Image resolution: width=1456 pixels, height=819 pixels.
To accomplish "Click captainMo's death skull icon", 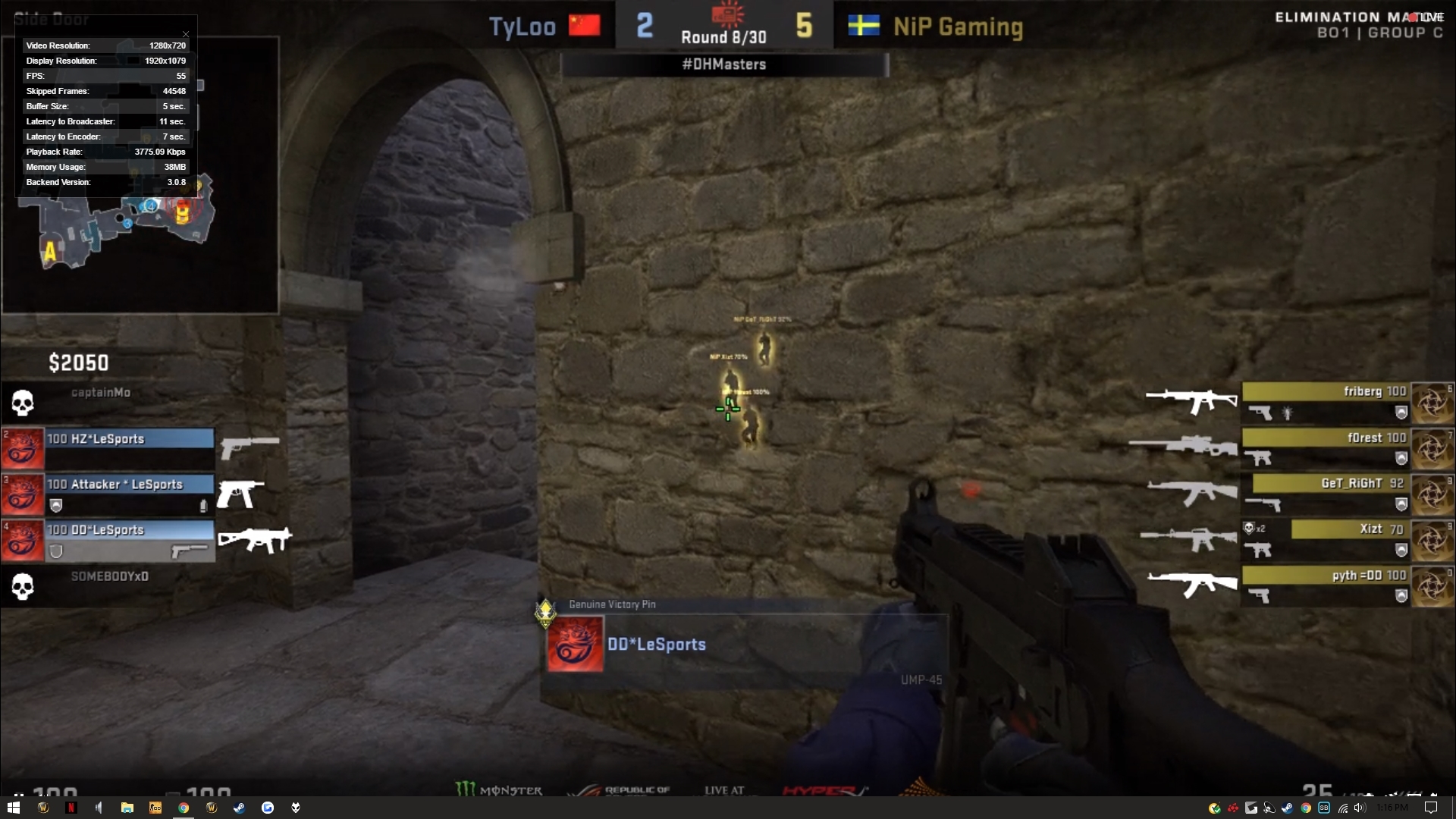I will pos(23,402).
